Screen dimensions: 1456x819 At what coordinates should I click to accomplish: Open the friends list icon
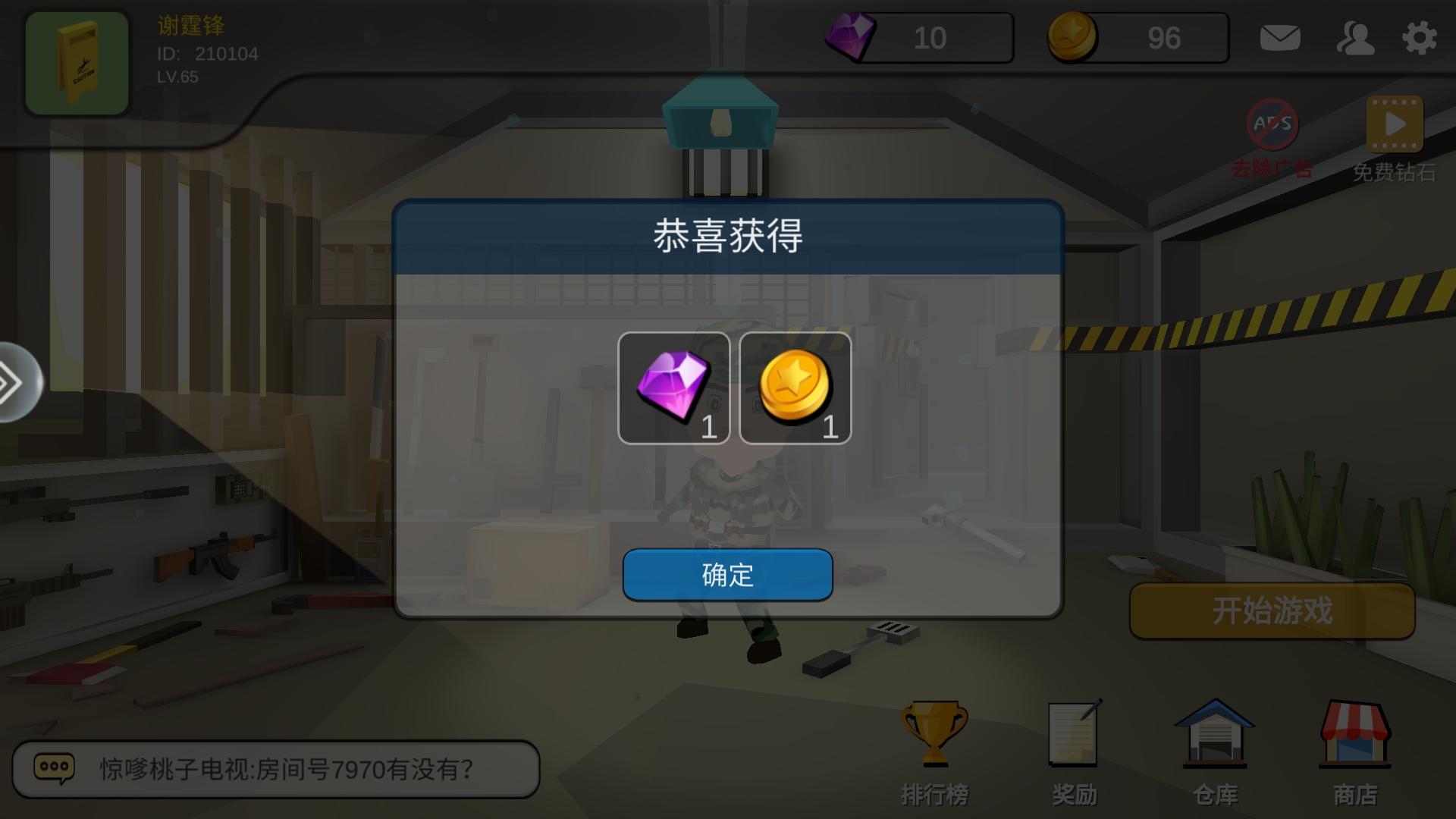1356,38
